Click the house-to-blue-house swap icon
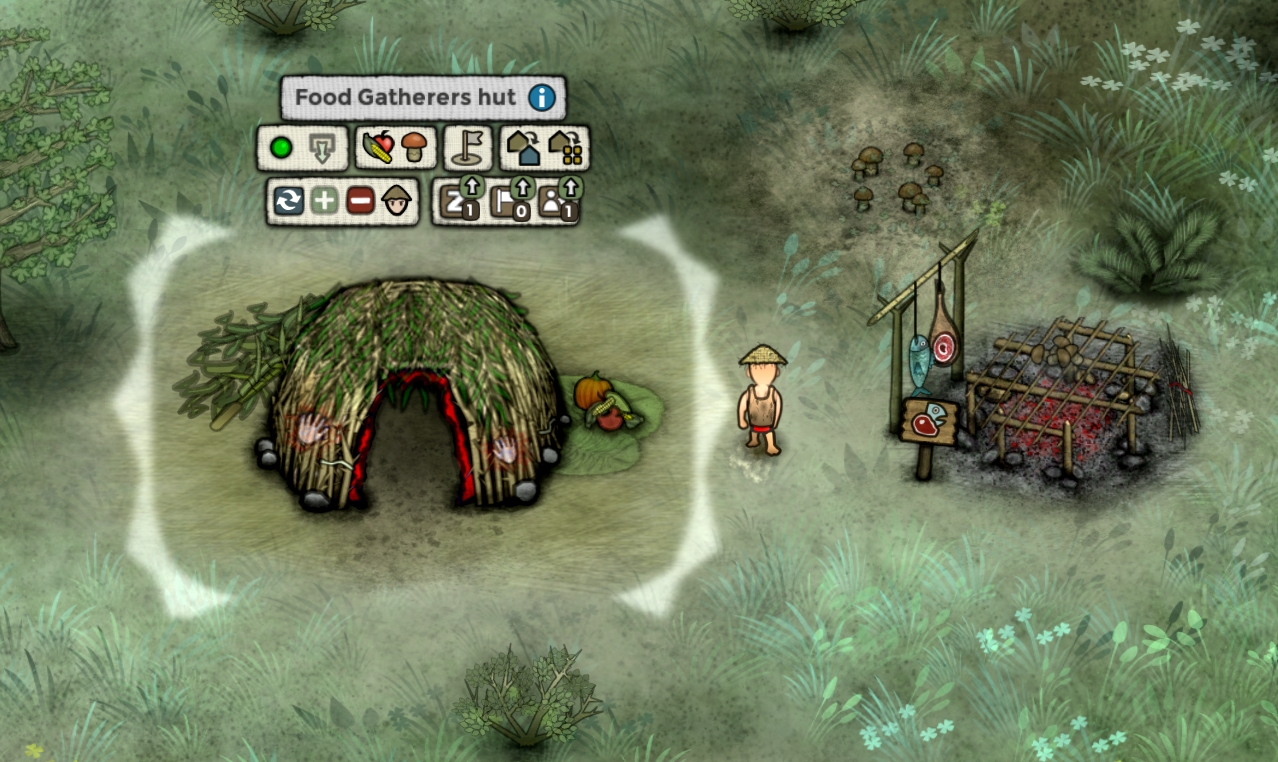Viewport: 1278px width, 762px height. pos(522,149)
